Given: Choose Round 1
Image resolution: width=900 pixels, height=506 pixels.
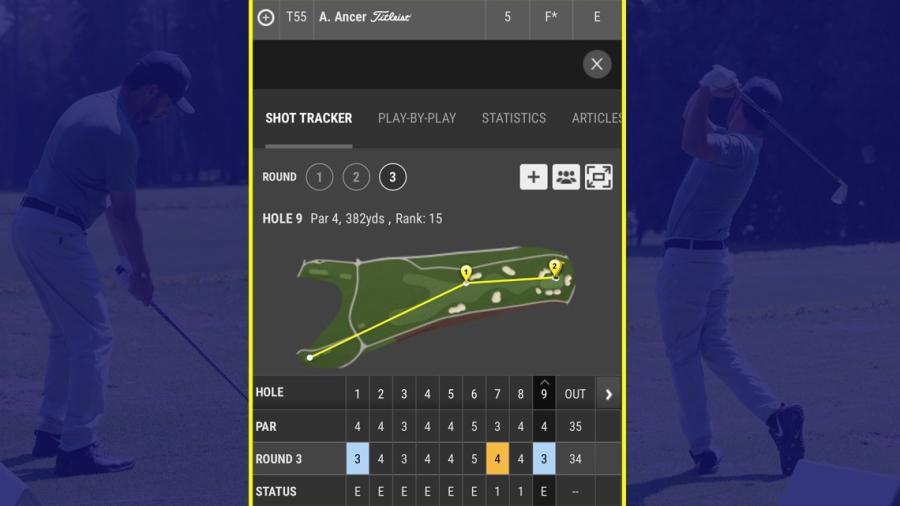Looking at the screenshot, I should tap(319, 178).
